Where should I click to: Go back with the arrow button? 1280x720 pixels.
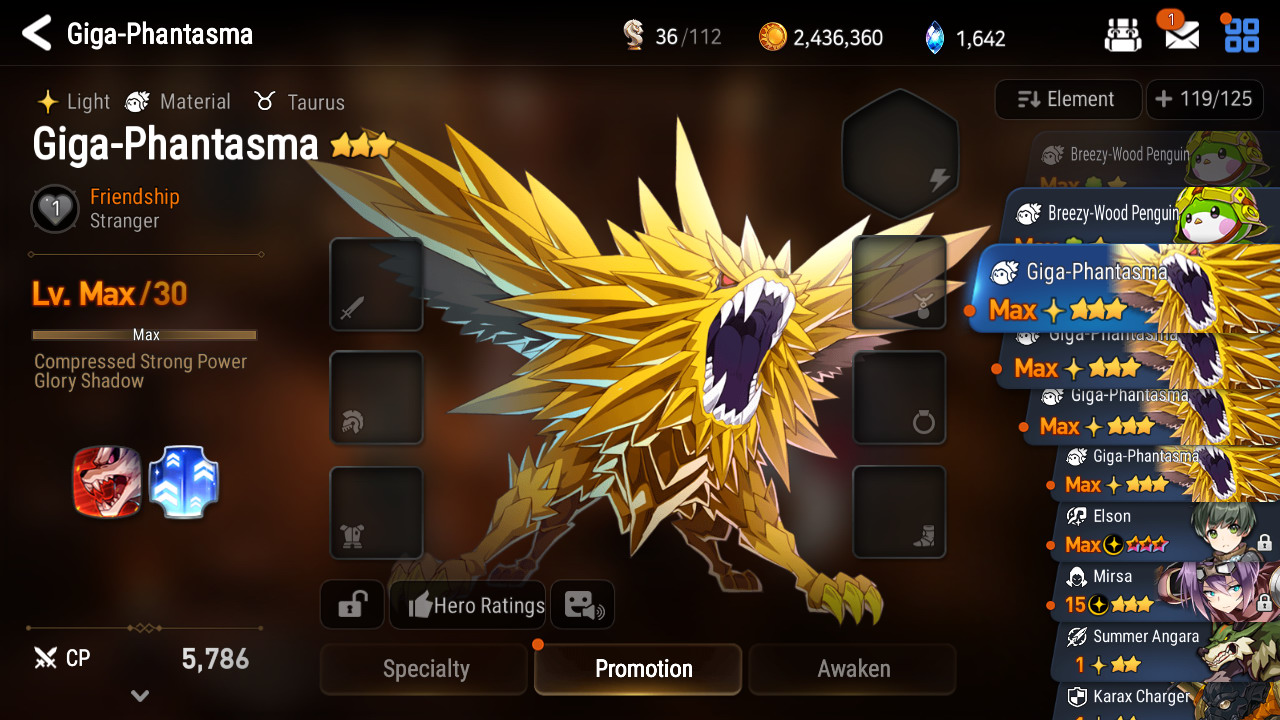tap(36, 34)
